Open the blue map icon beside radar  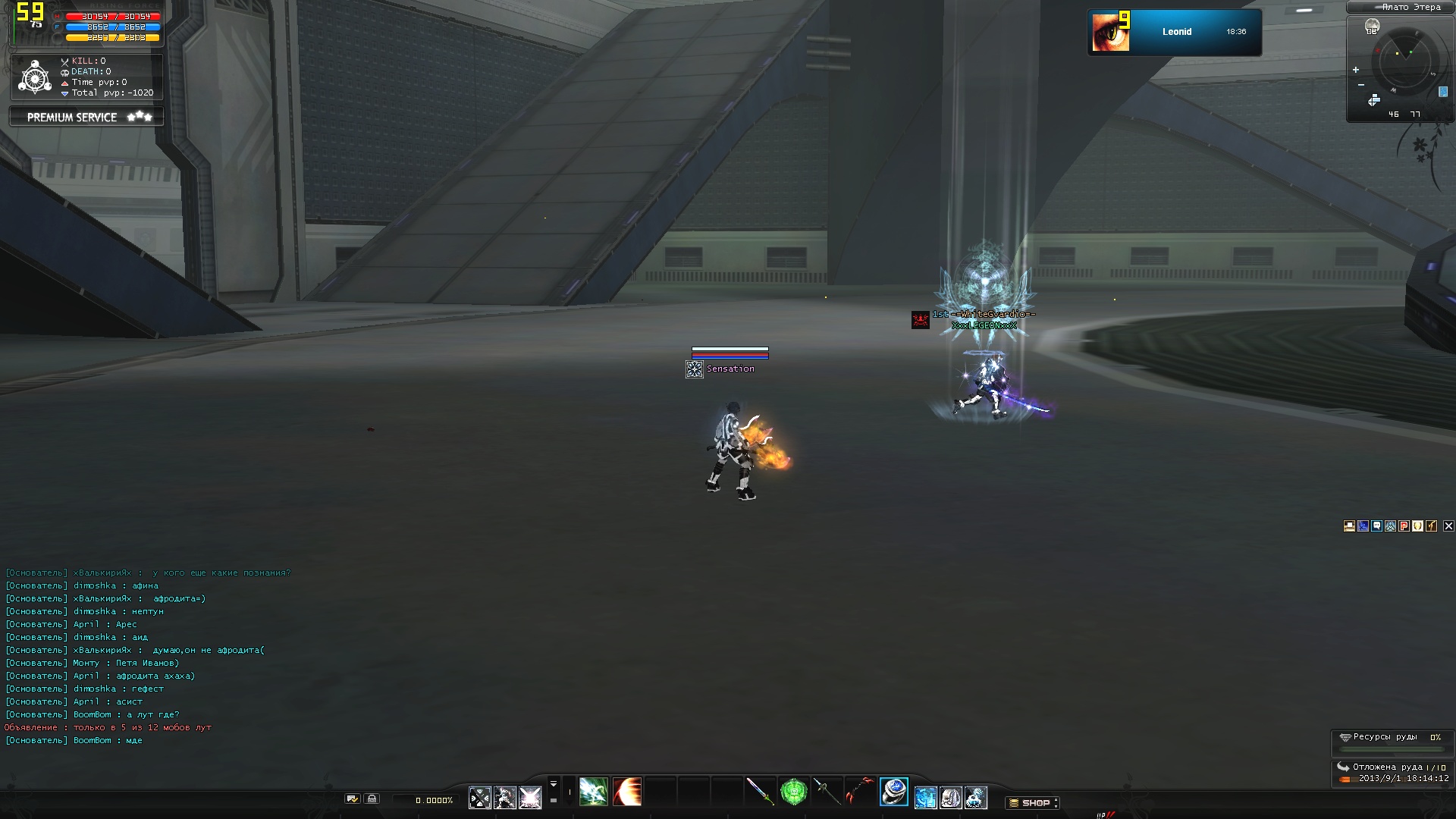click(1442, 92)
